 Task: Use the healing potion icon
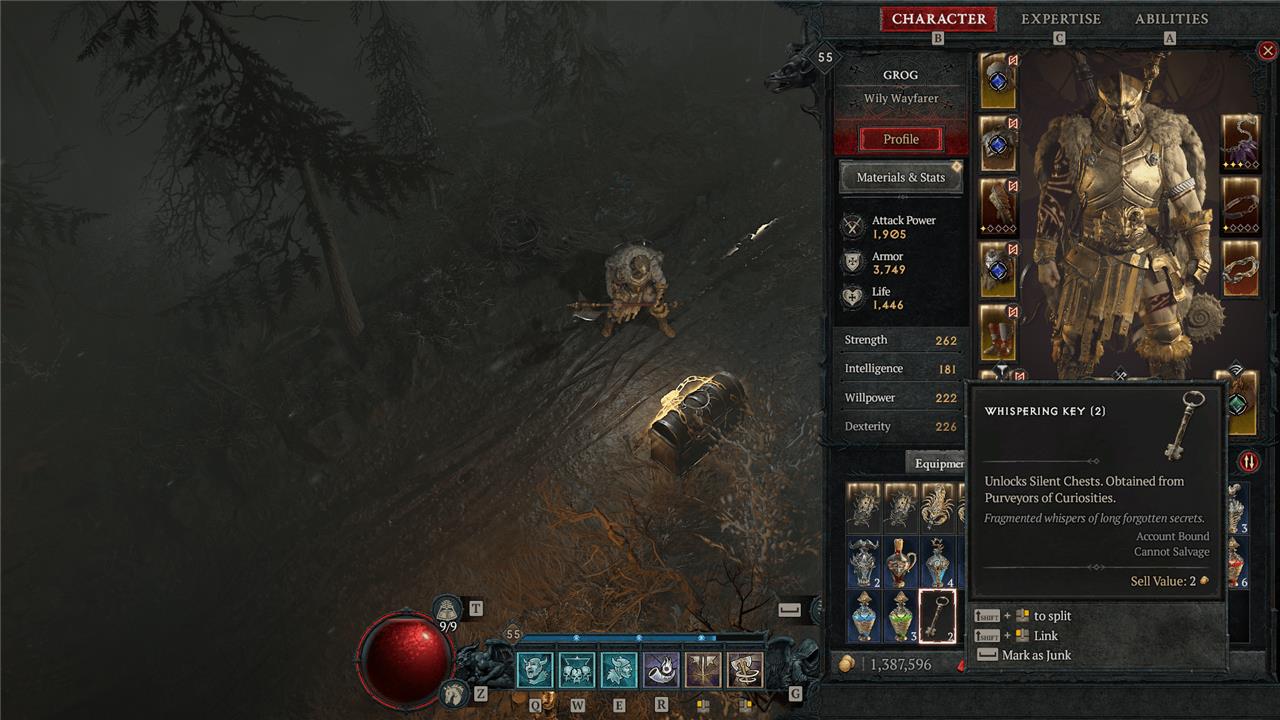click(x=446, y=609)
